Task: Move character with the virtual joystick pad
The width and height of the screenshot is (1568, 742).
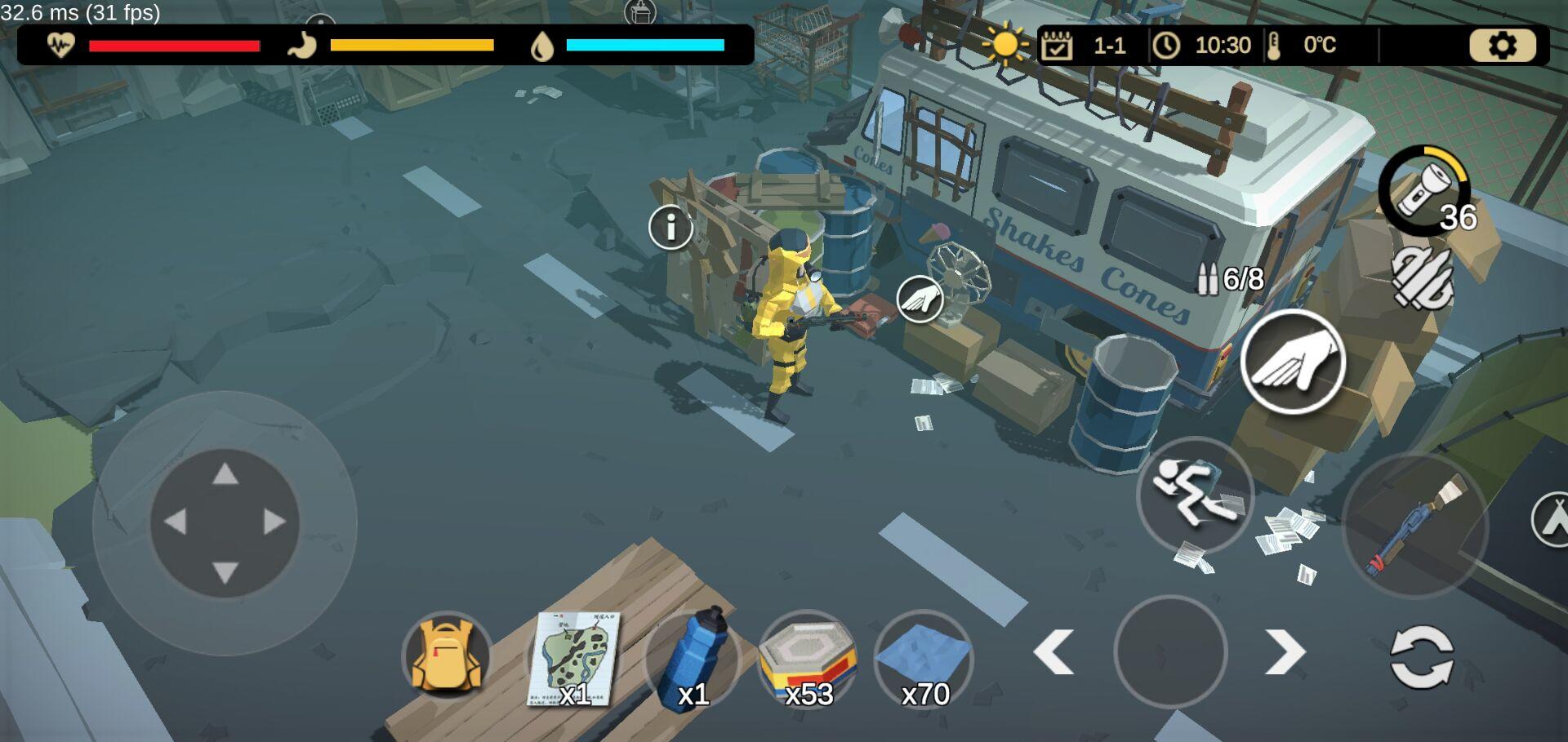Action: tap(225, 522)
